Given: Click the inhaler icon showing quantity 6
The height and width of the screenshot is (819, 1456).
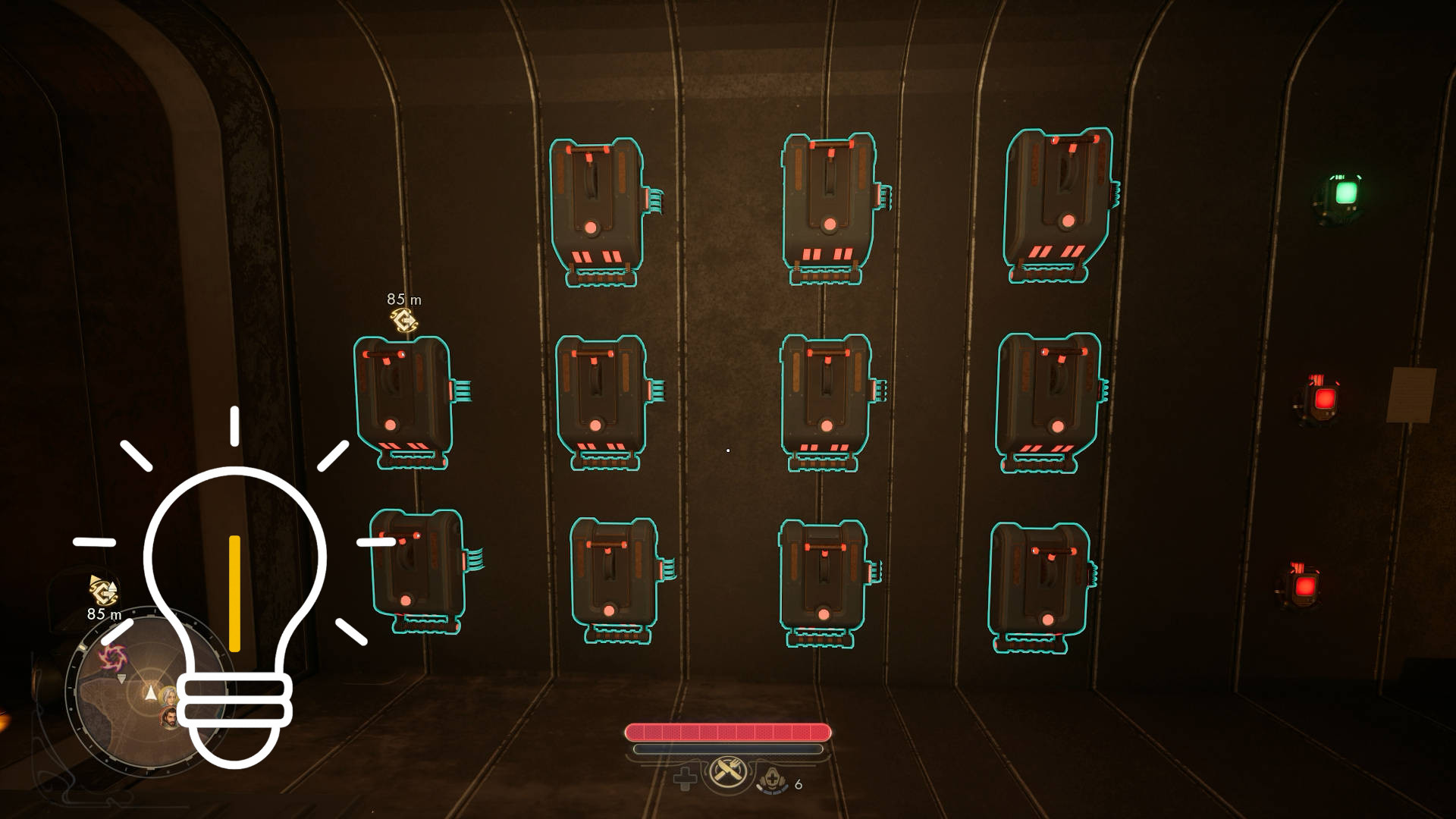Looking at the screenshot, I should [x=772, y=780].
